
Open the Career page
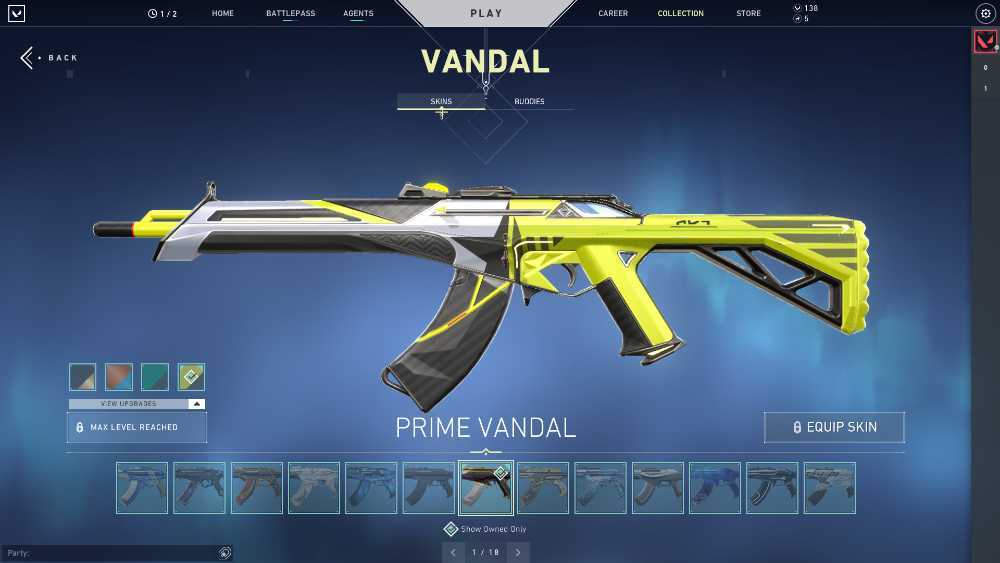tap(613, 14)
